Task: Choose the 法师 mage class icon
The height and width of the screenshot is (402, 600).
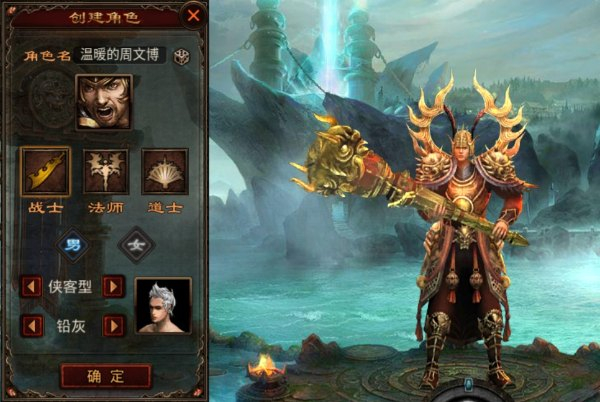Action: click(105, 172)
